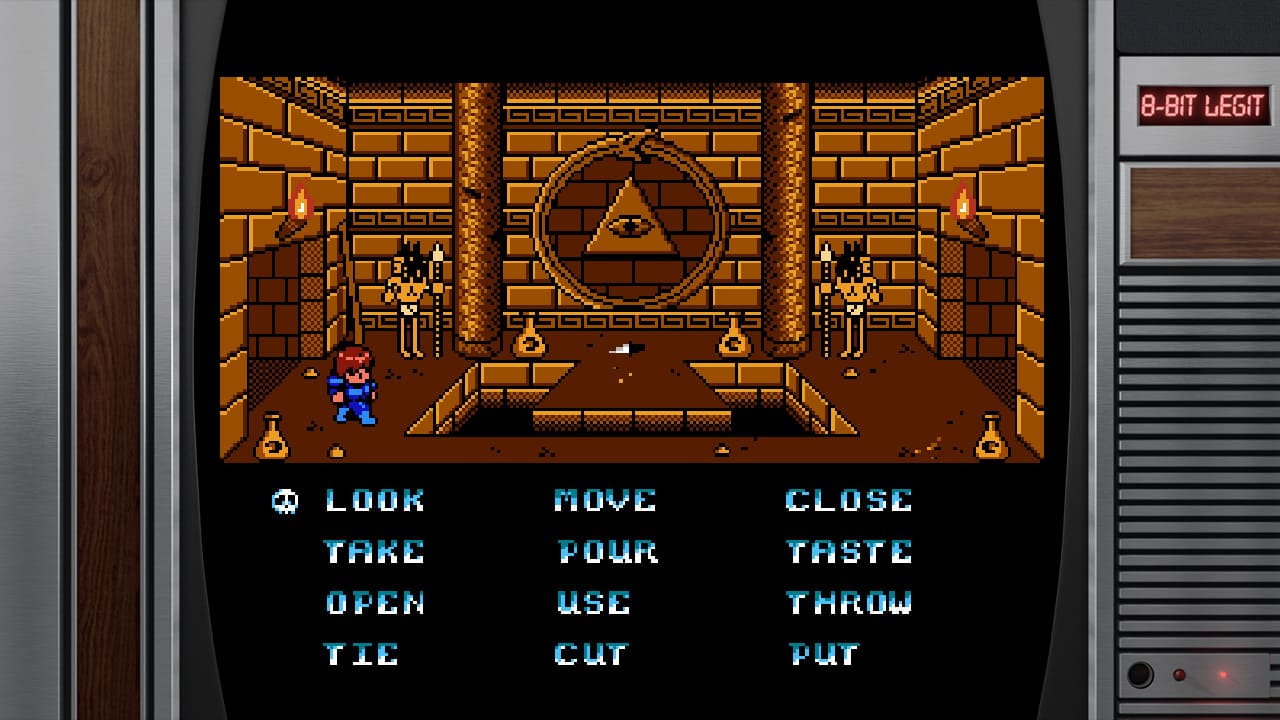The width and height of the screenshot is (1280, 720).
Task: Select the LOOK verb
Action: click(375, 500)
